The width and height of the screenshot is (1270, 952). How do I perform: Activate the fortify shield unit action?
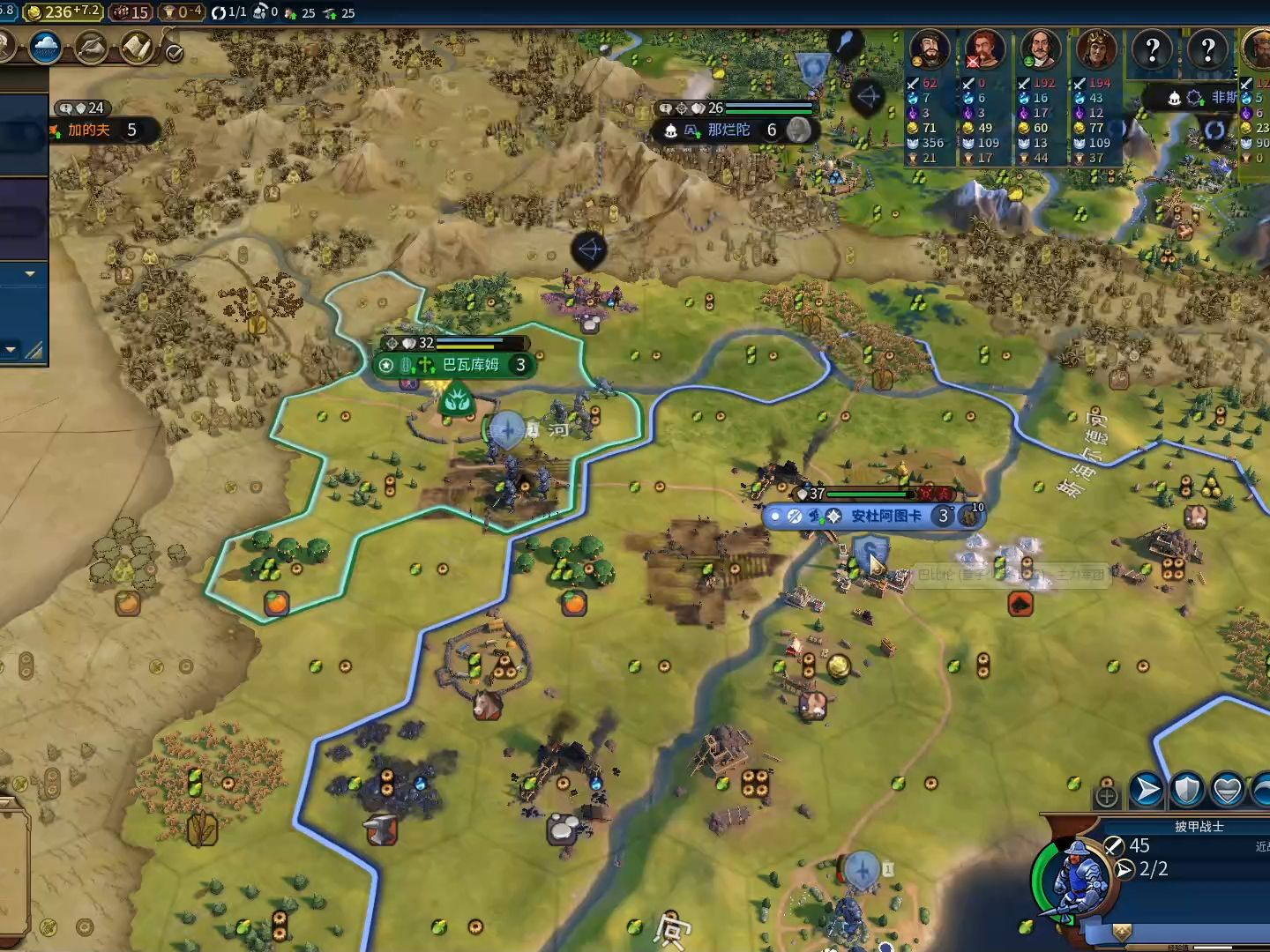[x=1187, y=789]
